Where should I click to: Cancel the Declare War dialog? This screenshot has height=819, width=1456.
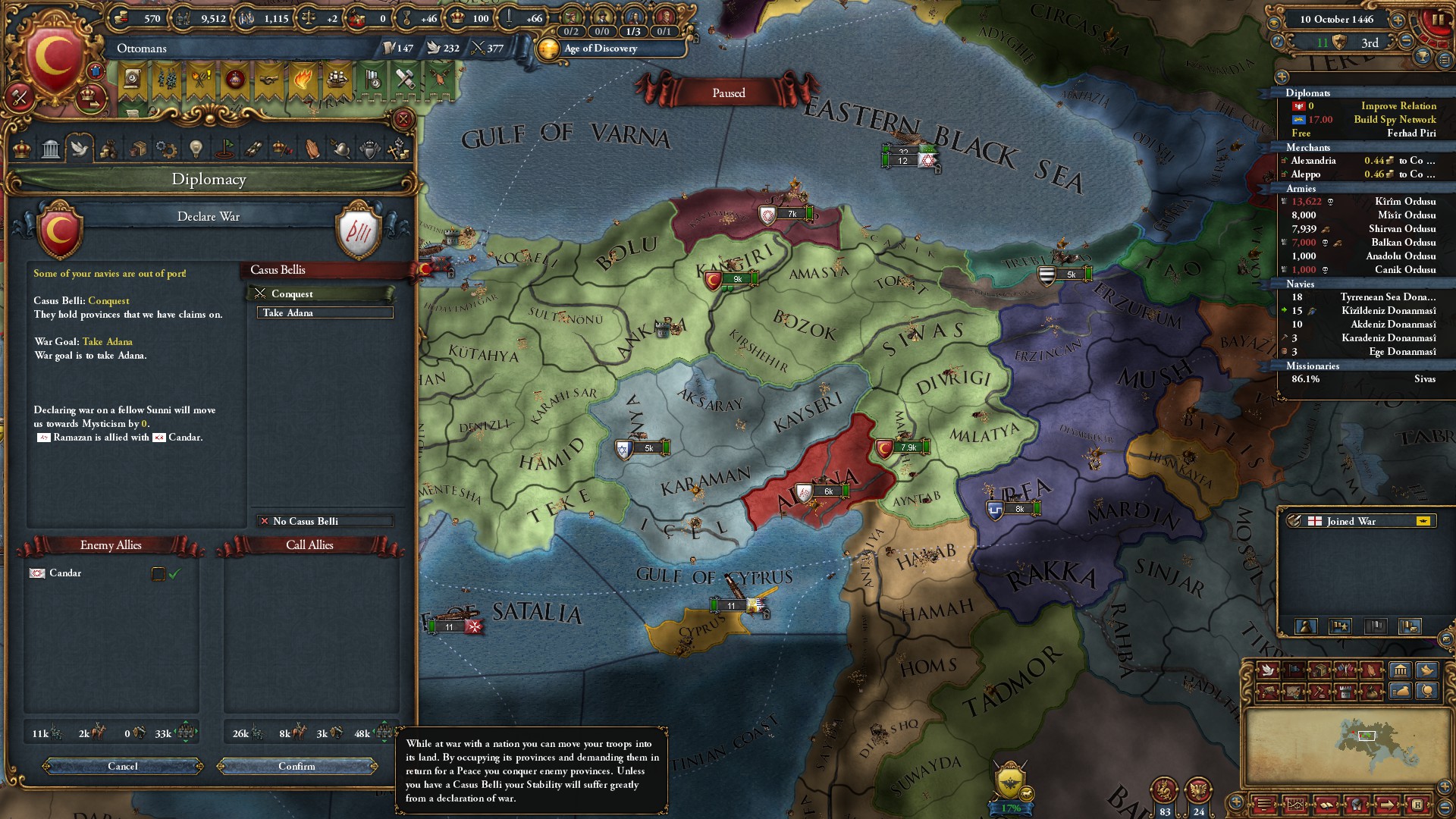(123, 767)
